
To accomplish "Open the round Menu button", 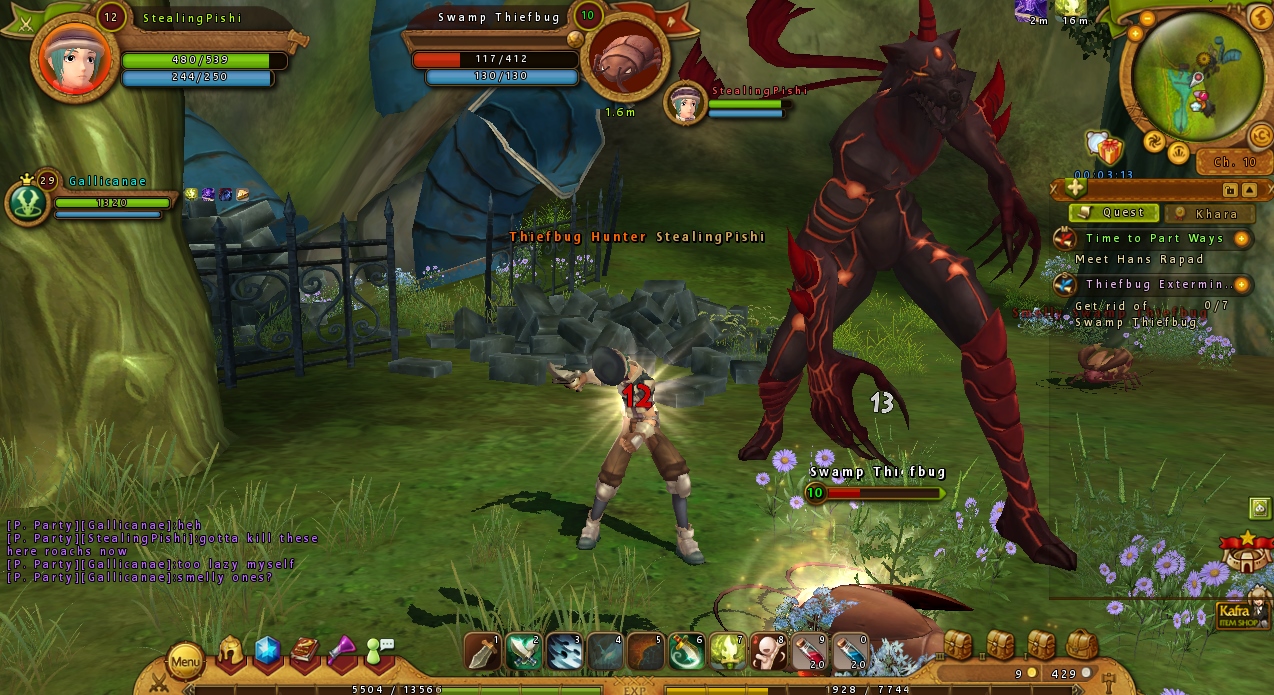I will click(x=185, y=661).
